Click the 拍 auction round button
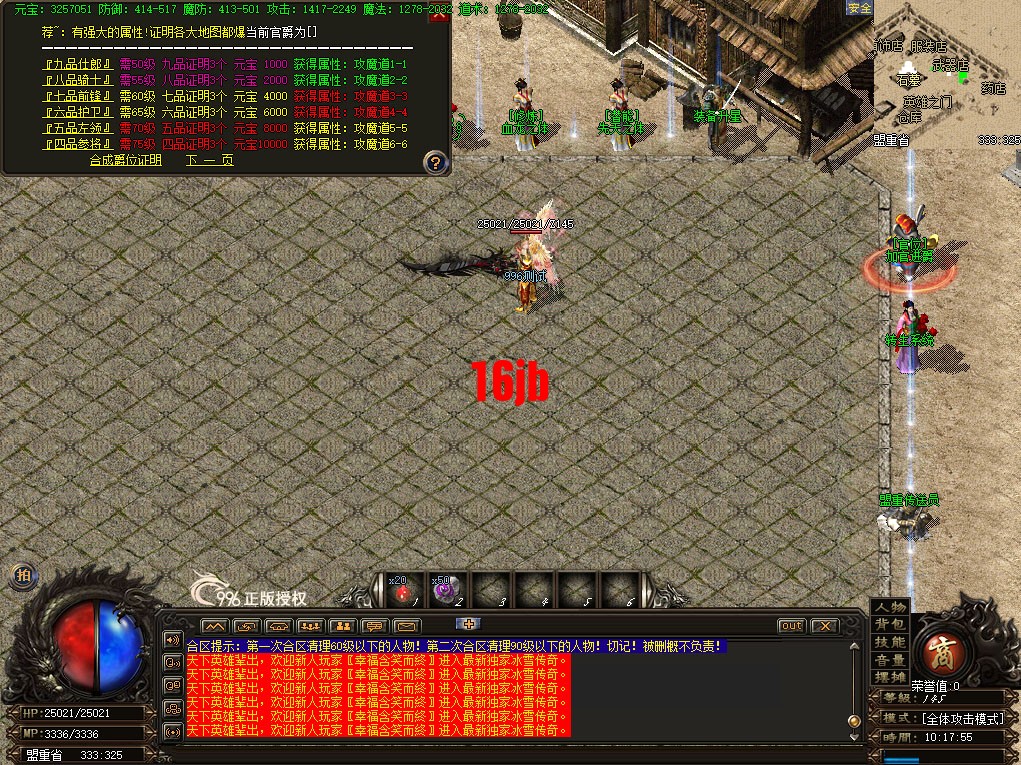The image size is (1021, 765). click(x=22, y=575)
